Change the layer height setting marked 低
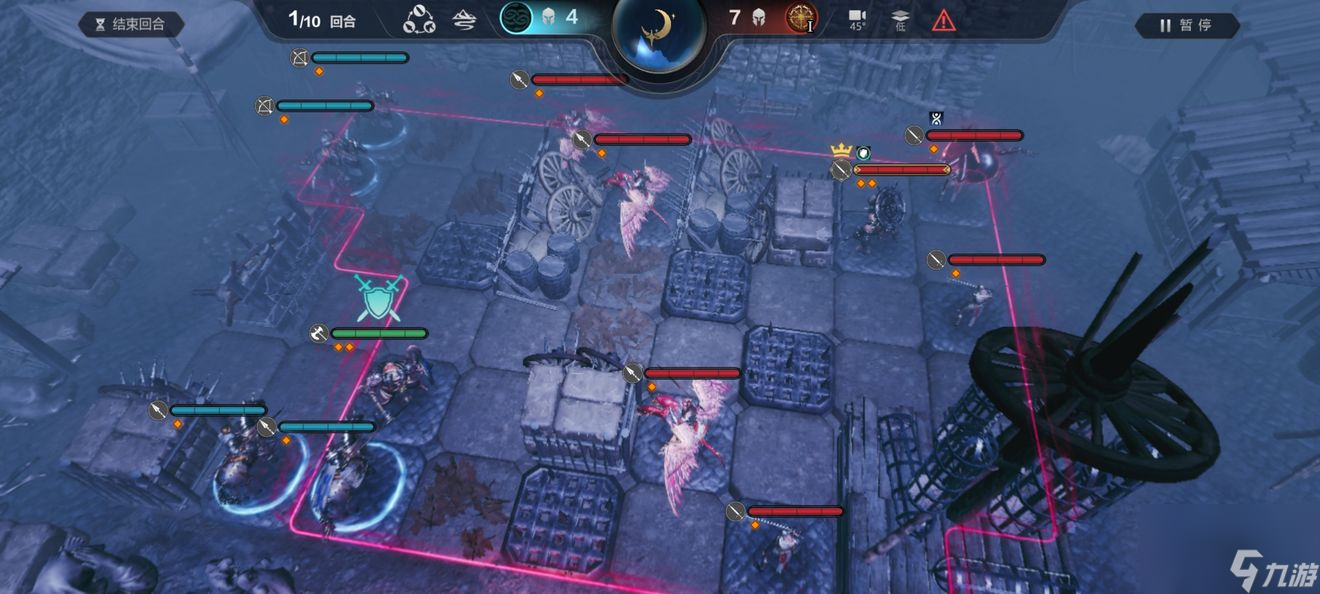This screenshot has height=594, width=1320. [900, 20]
